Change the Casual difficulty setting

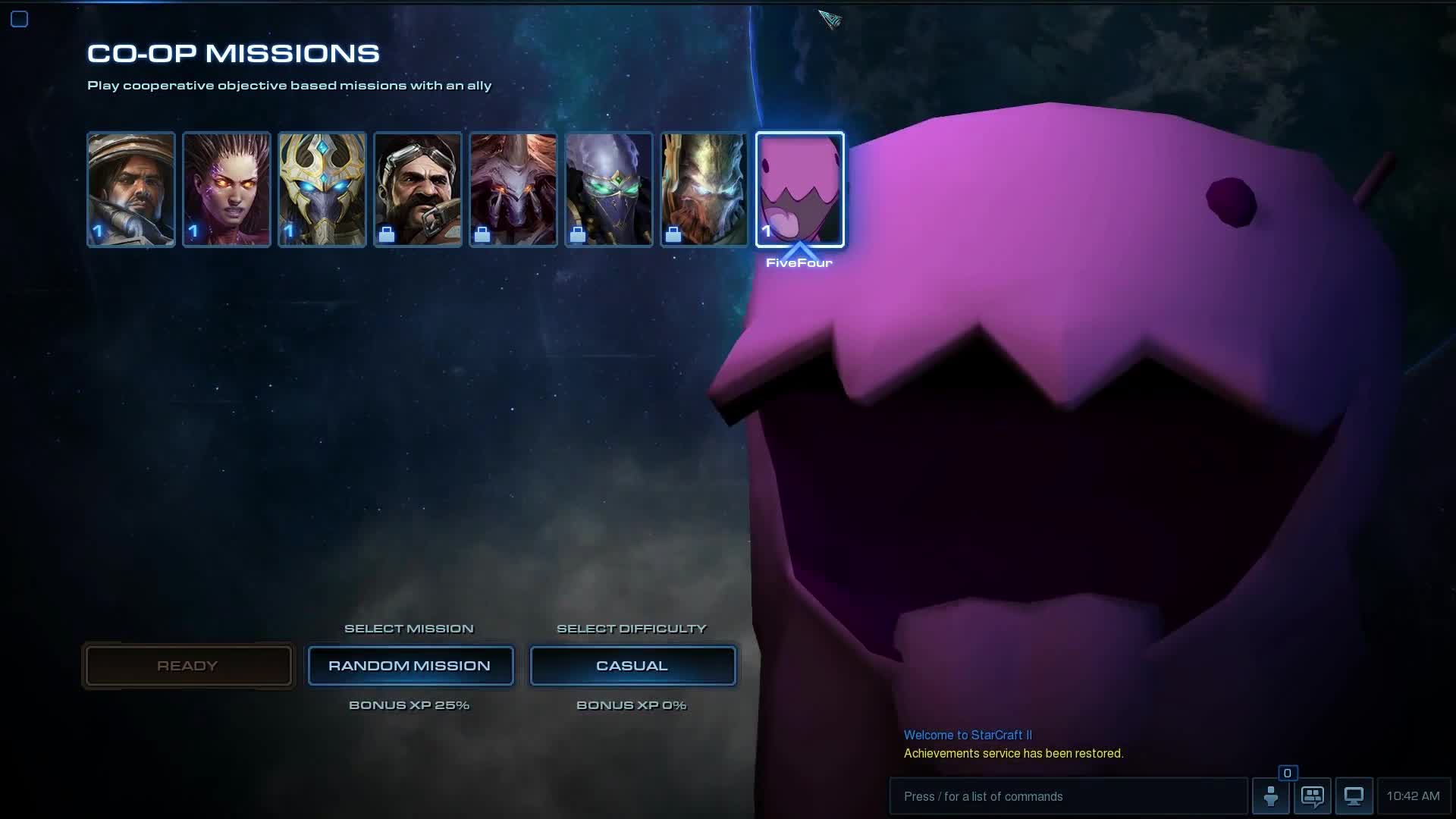pyautogui.click(x=632, y=666)
